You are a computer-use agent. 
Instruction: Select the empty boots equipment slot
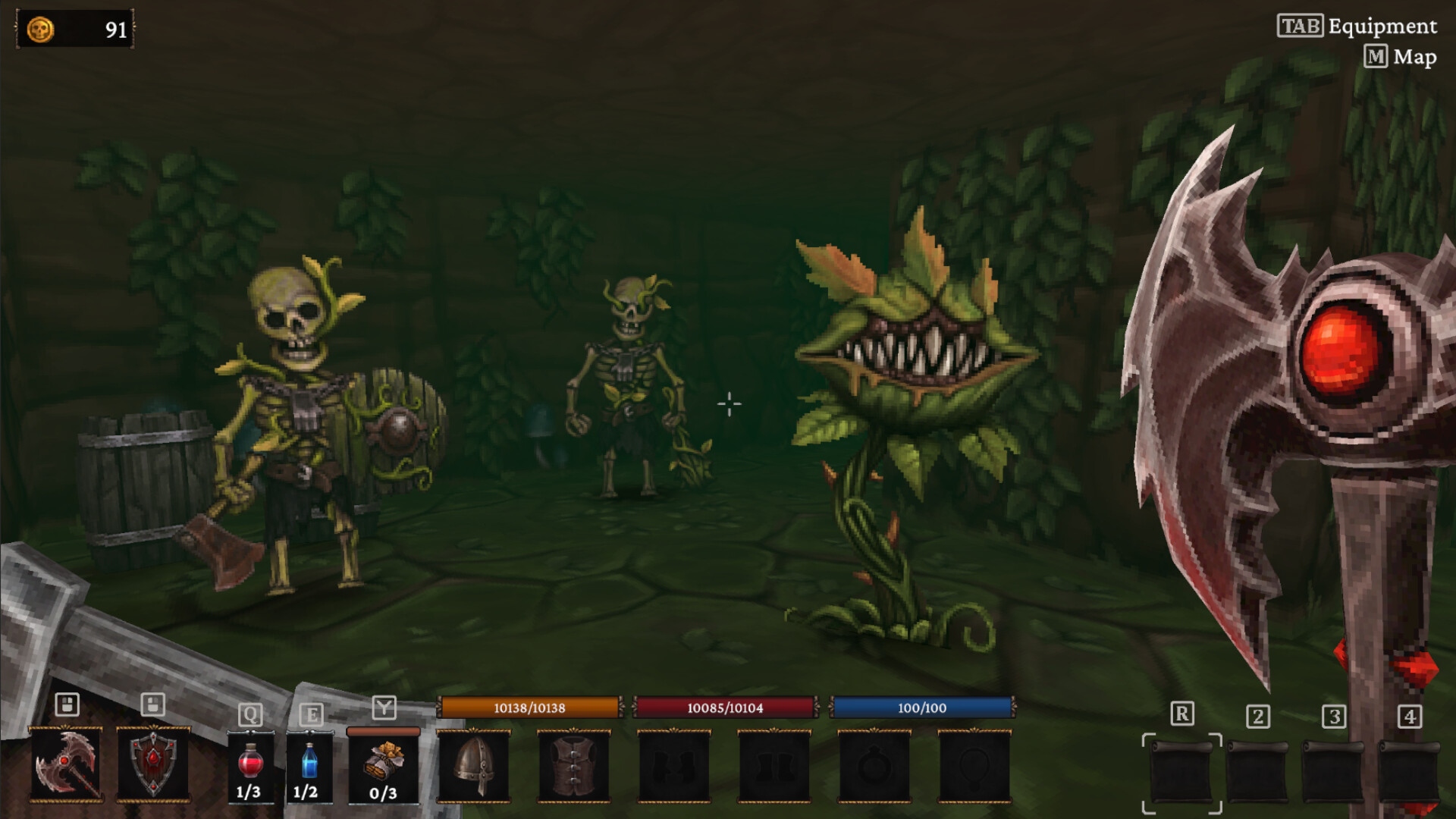[775, 766]
